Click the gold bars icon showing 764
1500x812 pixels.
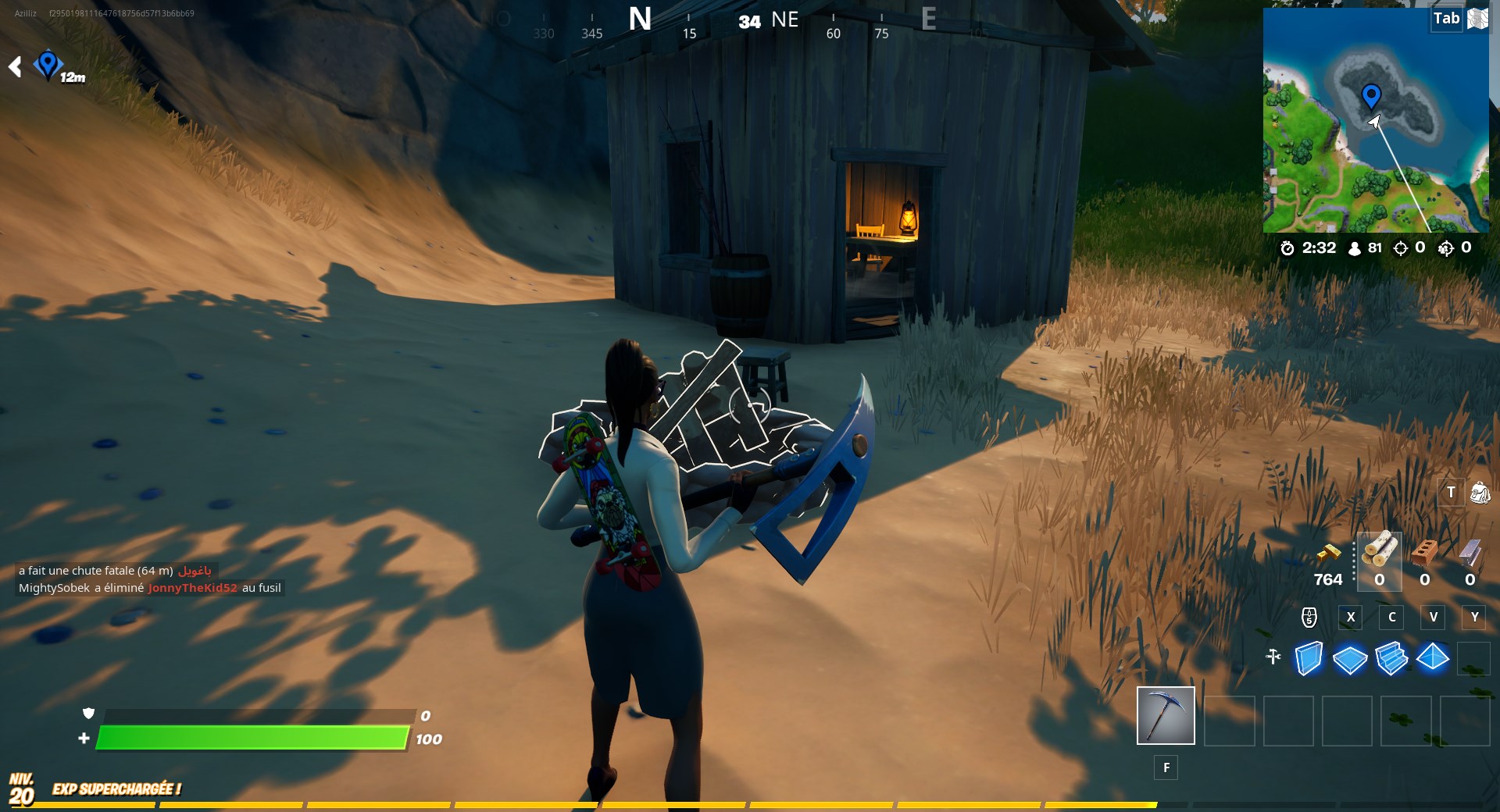1328,554
